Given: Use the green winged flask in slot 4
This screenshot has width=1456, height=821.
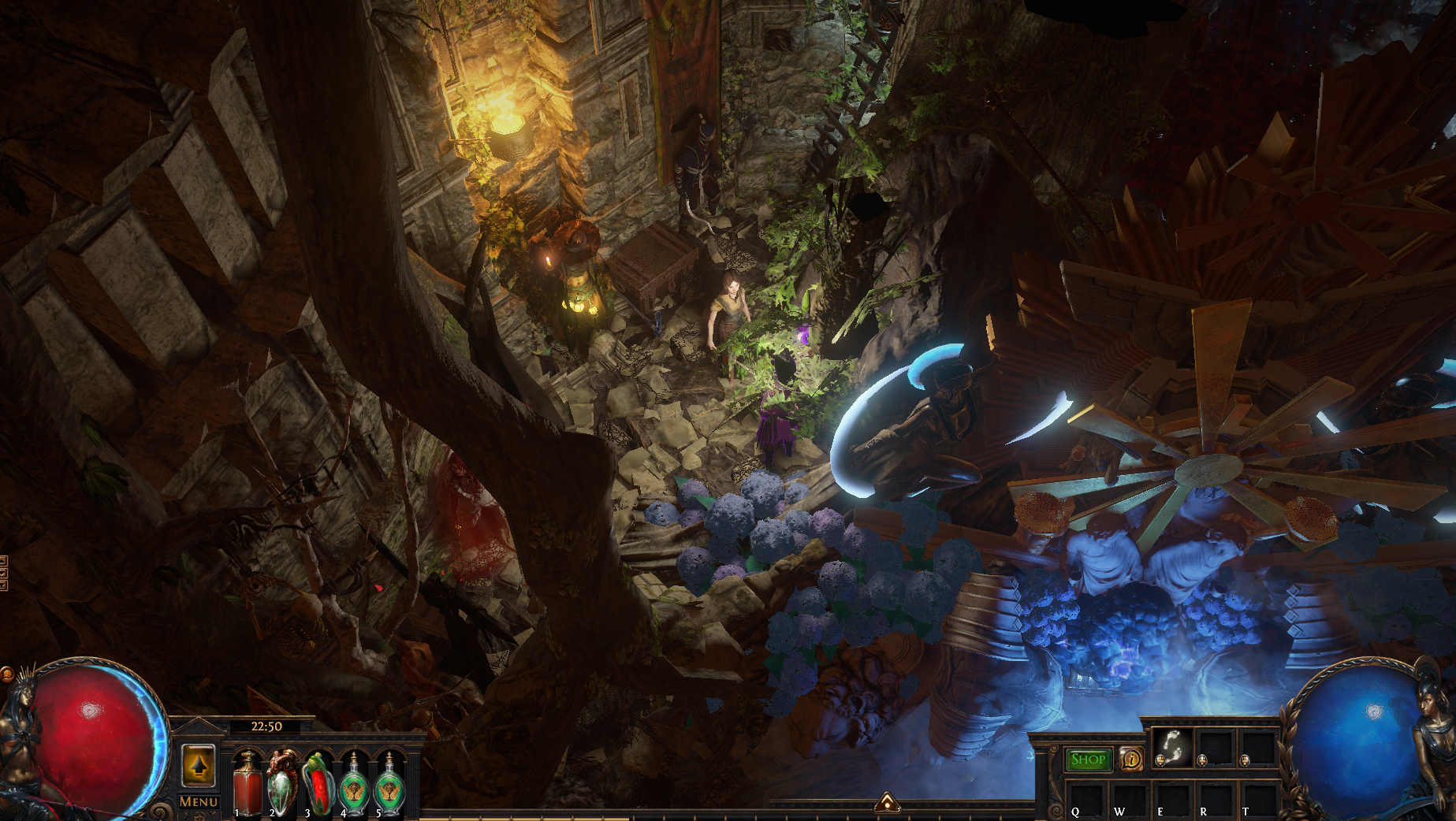Looking at the screenshot, I should coord(354,782).
